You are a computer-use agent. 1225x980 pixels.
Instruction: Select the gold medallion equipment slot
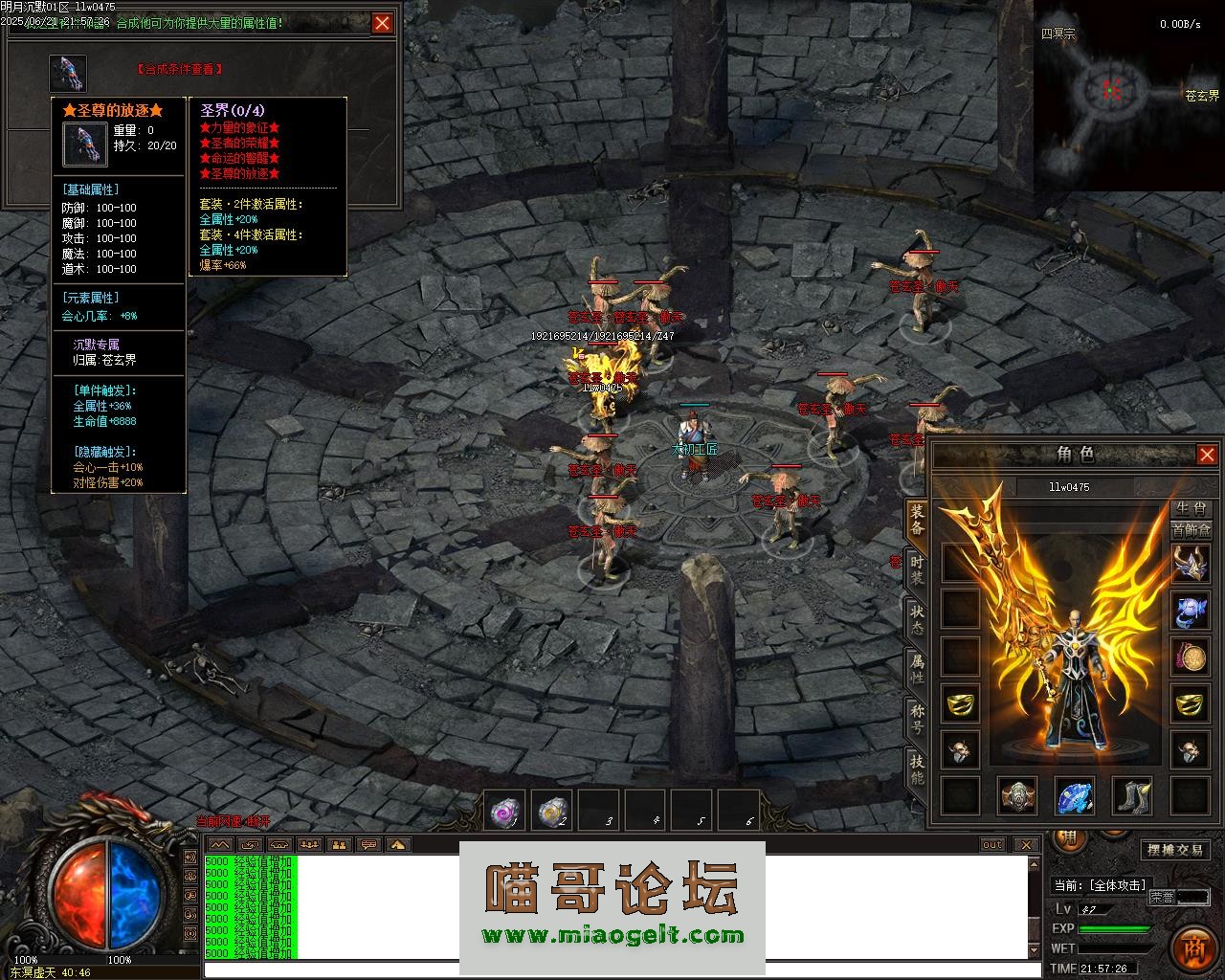[1191, 657]
